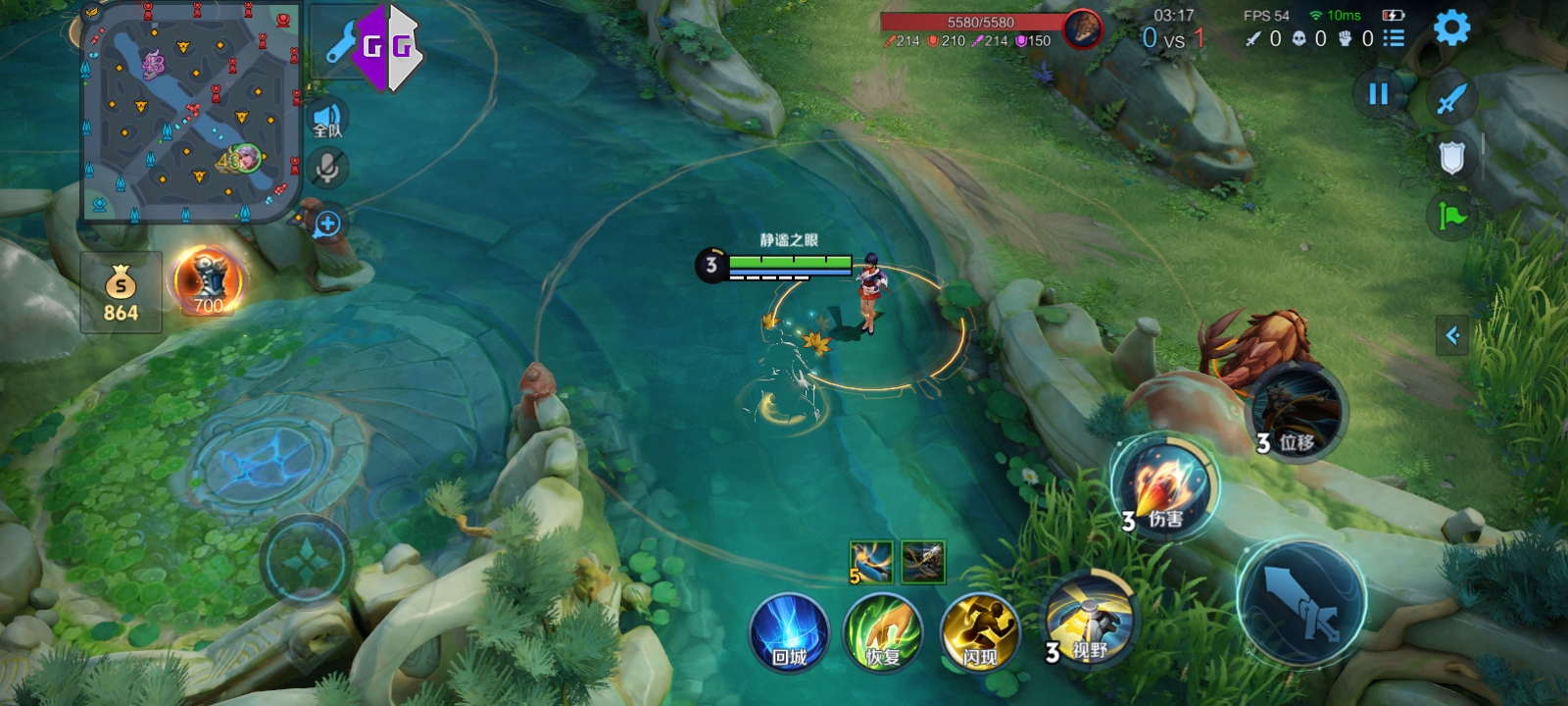Open the gold shop showing 864
Screen dimensions: 1568x706
tap(121, 292)
